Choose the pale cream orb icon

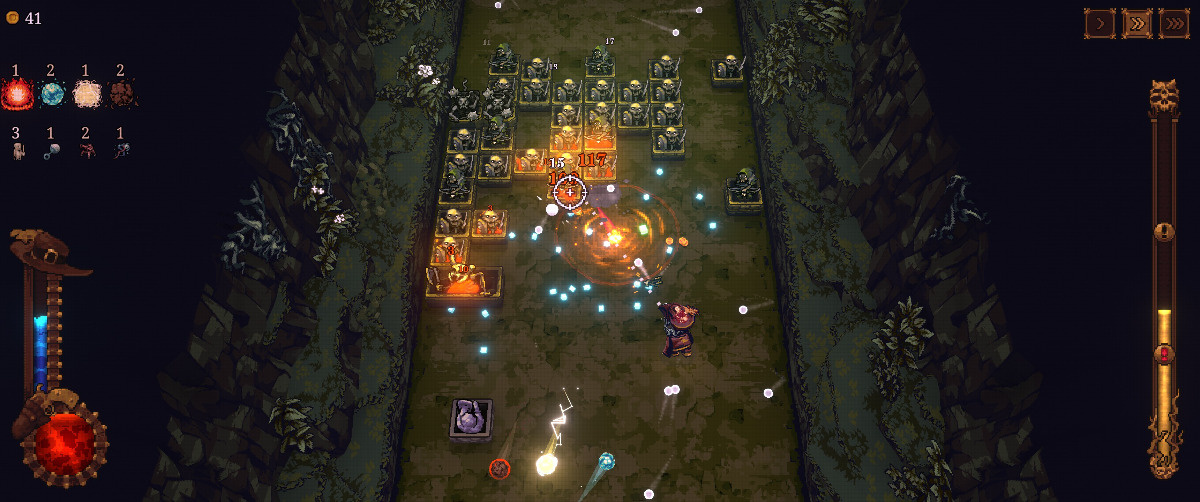click(x=87, y=94)
